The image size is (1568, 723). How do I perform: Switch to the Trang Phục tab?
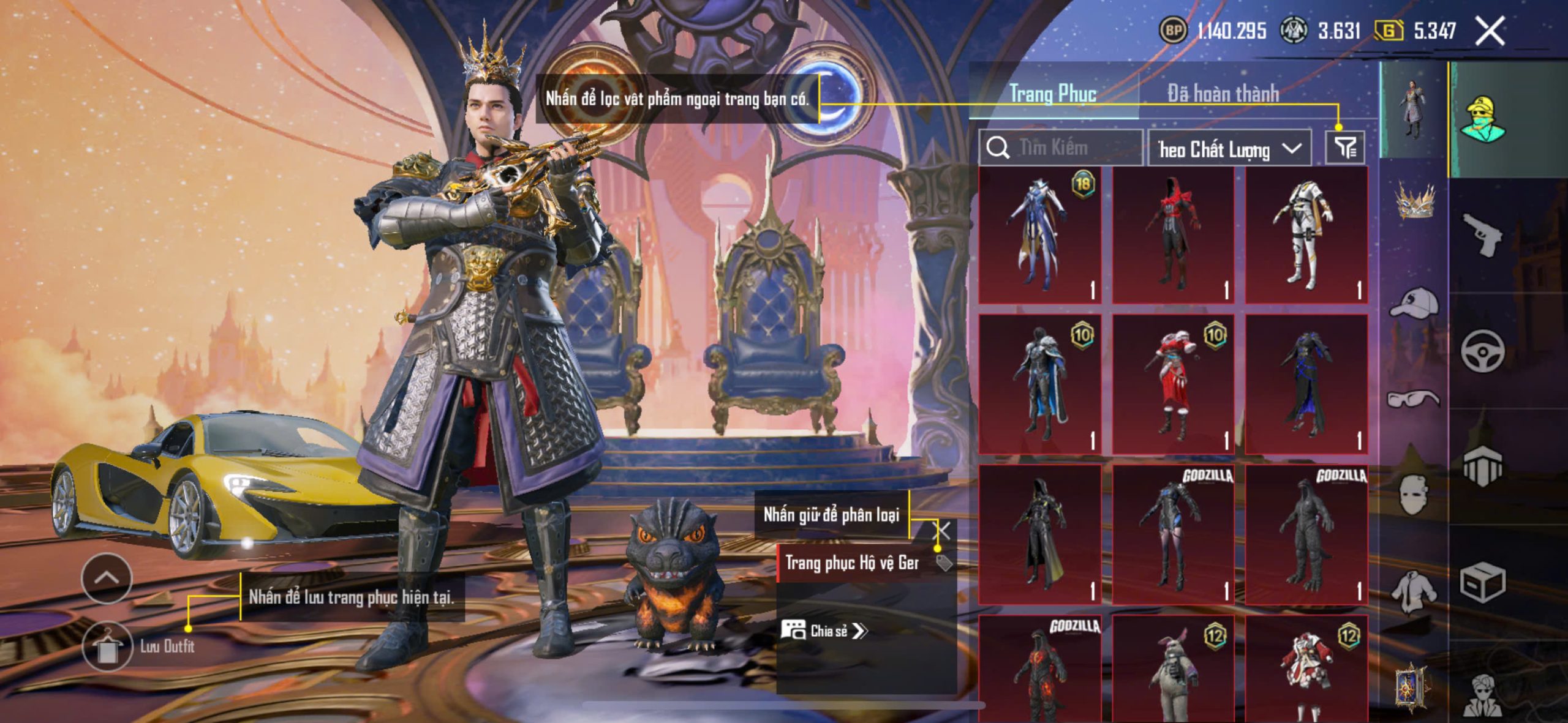coord(1053,94)
